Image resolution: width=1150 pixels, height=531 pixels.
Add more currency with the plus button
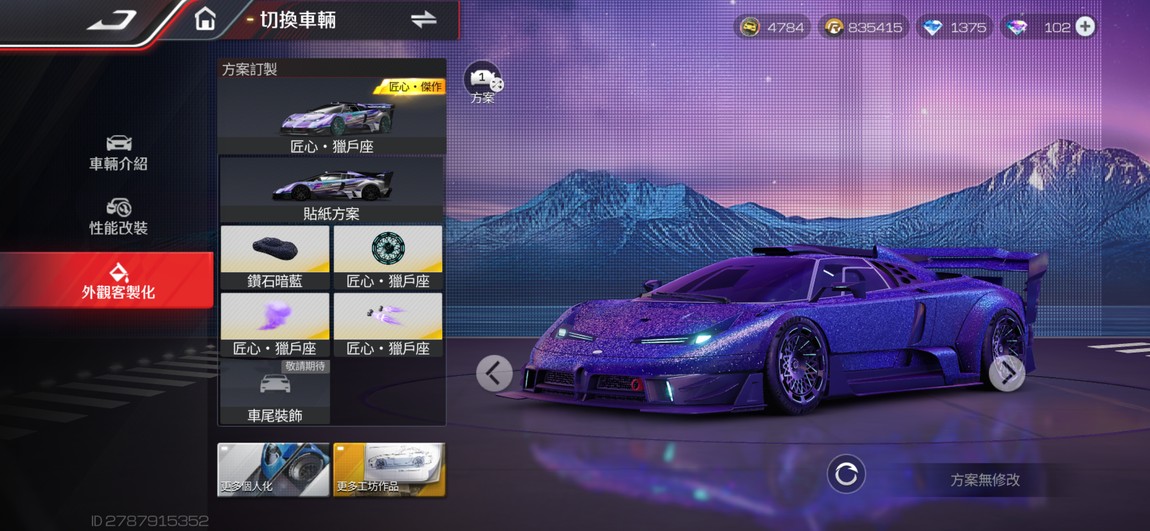[1085, 27]
